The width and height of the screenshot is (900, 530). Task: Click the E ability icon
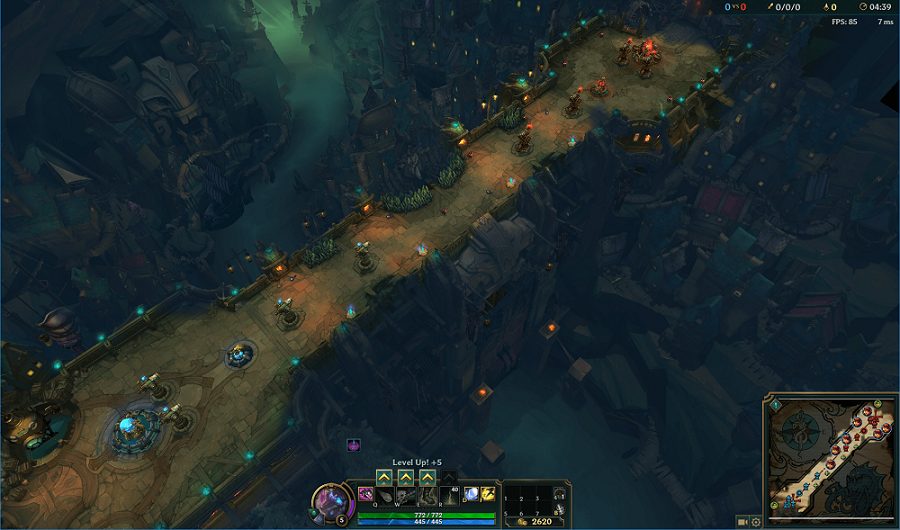(427, 494)
